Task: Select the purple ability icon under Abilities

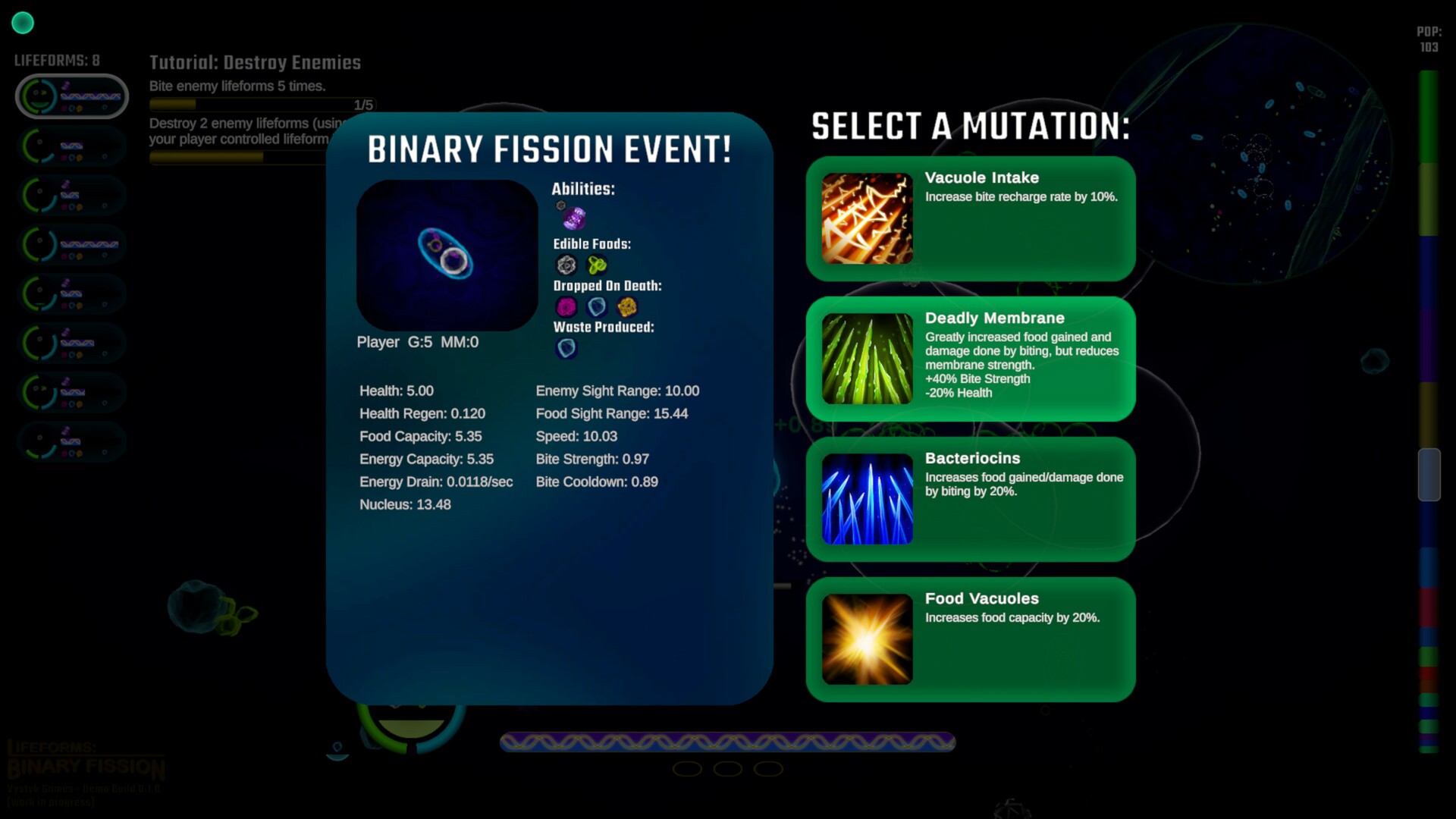Action: pos(573,218)
